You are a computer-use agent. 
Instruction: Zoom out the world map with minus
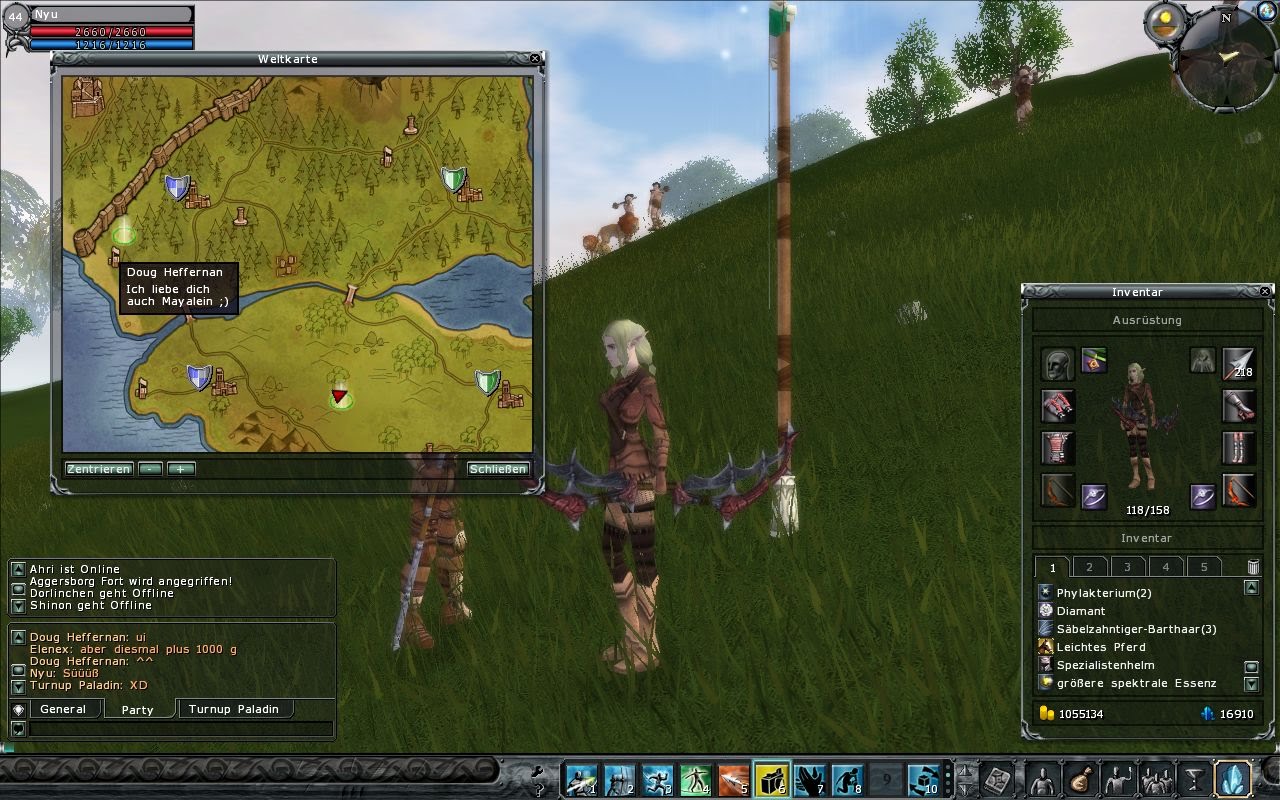pyautogui.click(x=151, y=469)
